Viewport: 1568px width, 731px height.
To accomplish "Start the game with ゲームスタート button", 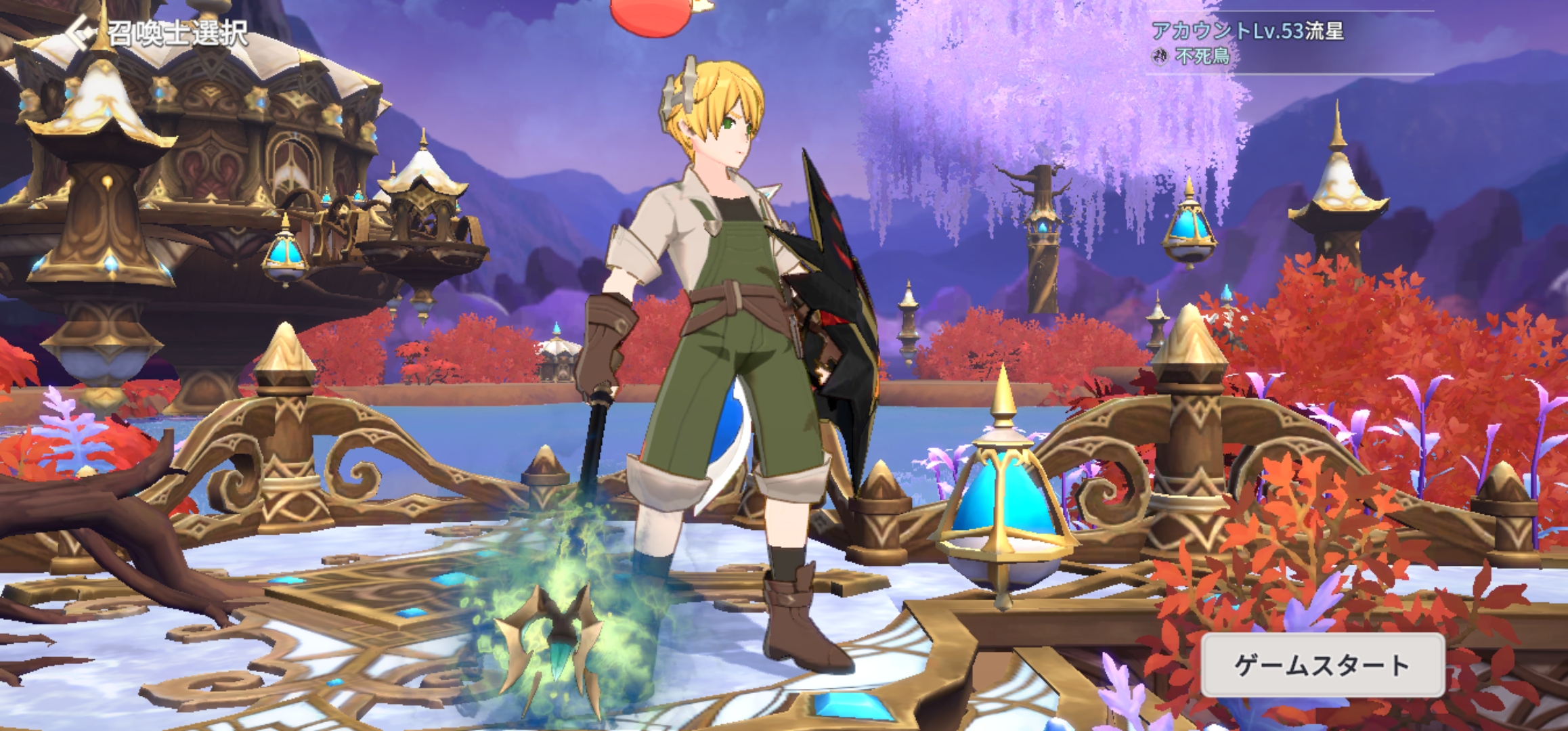I will [x=1322, y=666].
